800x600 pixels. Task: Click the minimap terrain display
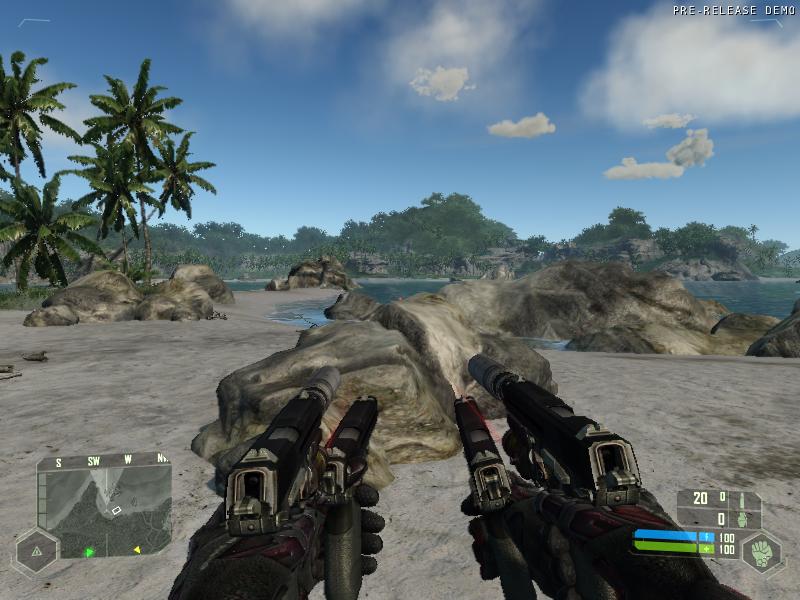point(104,512)
